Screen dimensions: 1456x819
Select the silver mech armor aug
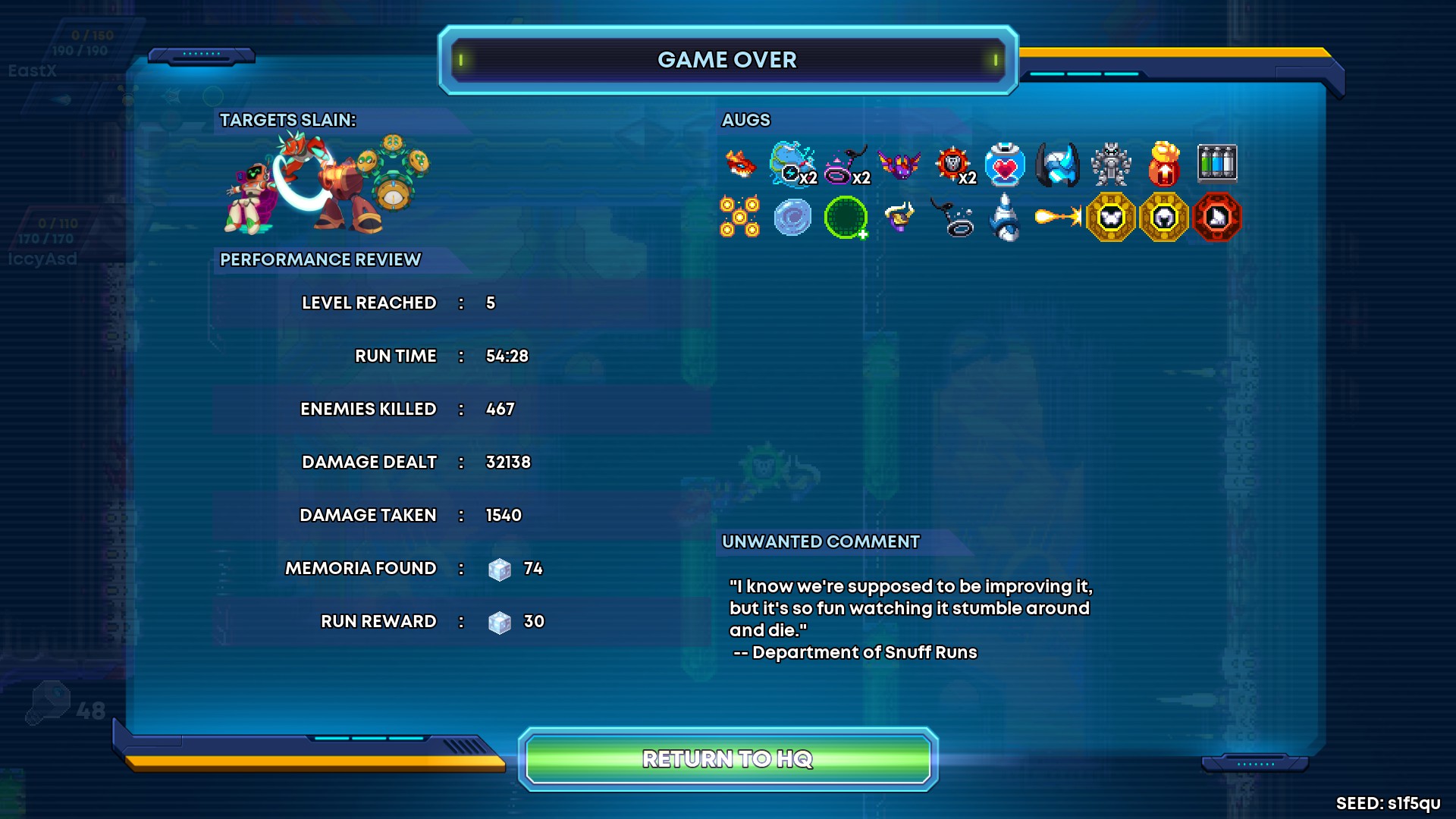1111,164
